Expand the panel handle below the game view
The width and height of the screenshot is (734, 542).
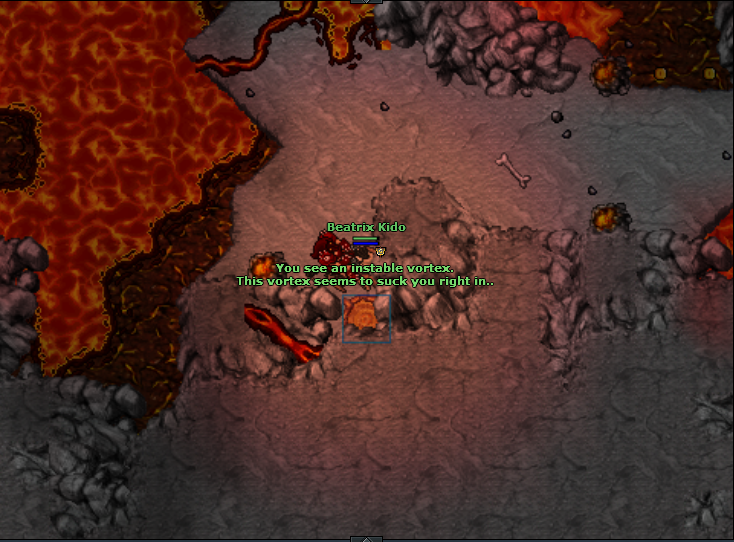click(366, 539)
